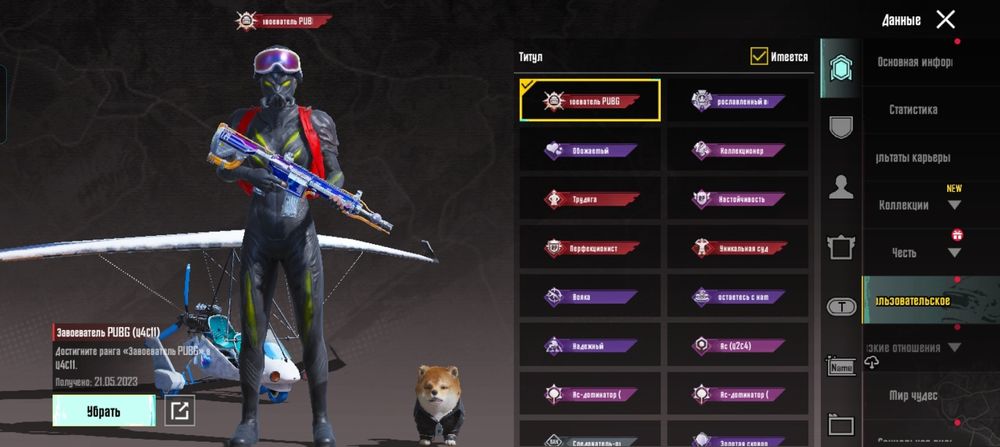Screen dimensions: 1000x447
Task: Expand the Честь section
Action: (x=914, y=253)
